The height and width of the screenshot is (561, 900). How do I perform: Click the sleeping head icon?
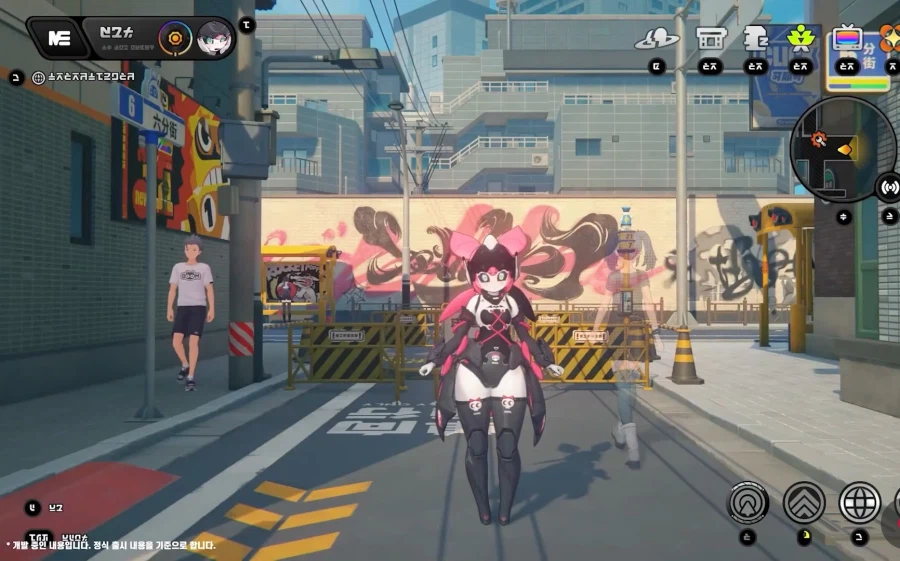pos(756,38)
